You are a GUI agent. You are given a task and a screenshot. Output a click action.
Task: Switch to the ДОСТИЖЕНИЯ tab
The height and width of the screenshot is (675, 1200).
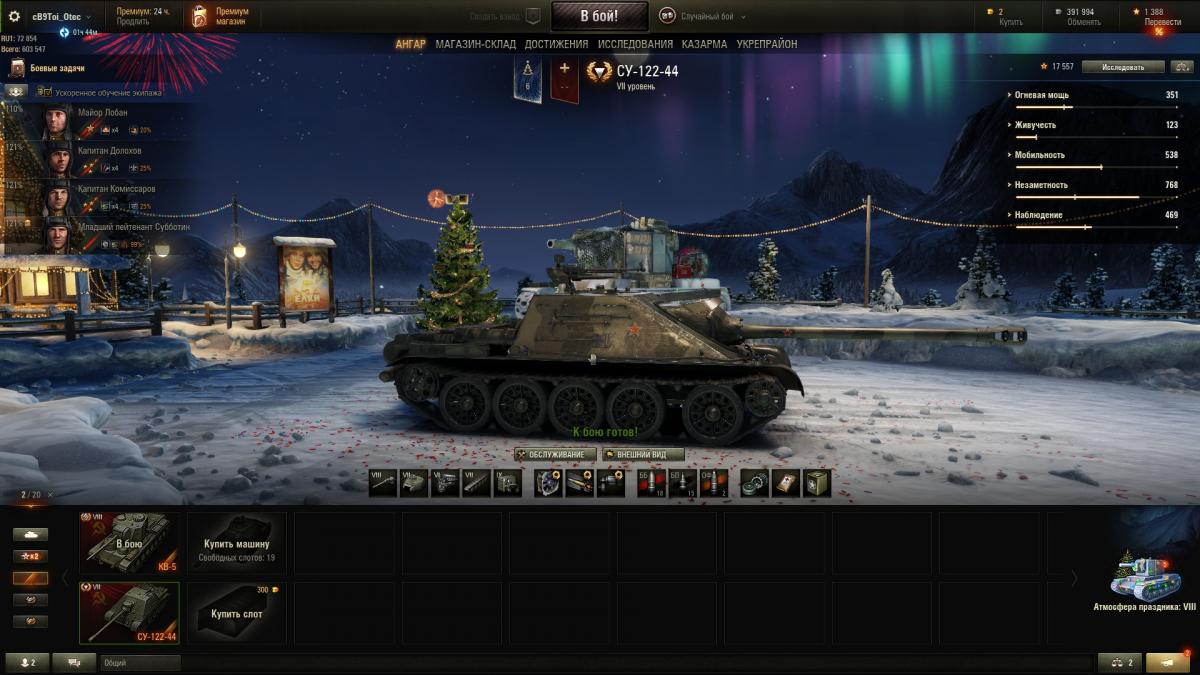pyautogui.click(x=556, y=44)
